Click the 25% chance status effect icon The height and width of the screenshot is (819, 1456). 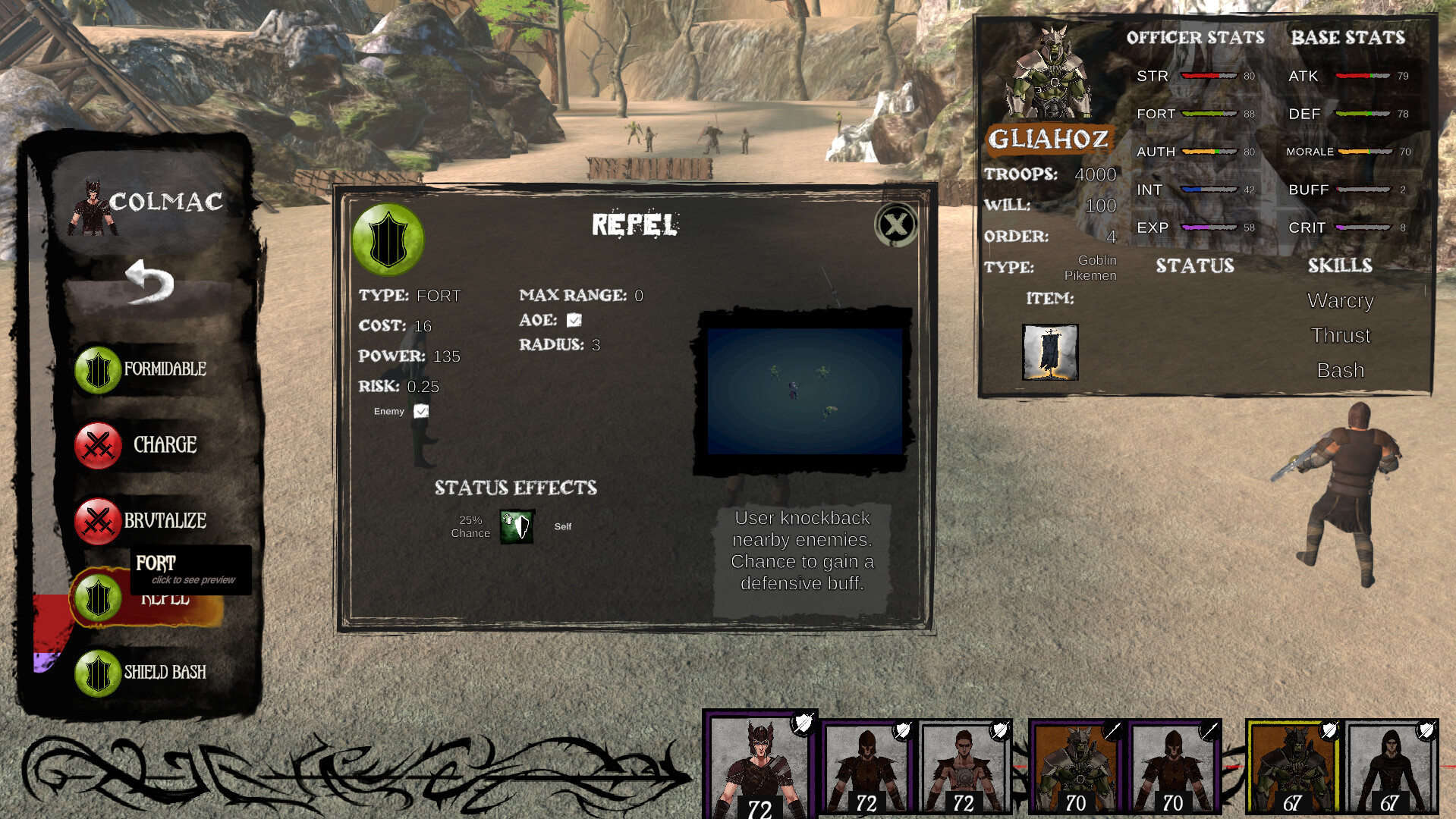pyautogui.click(x=516, y=526)
